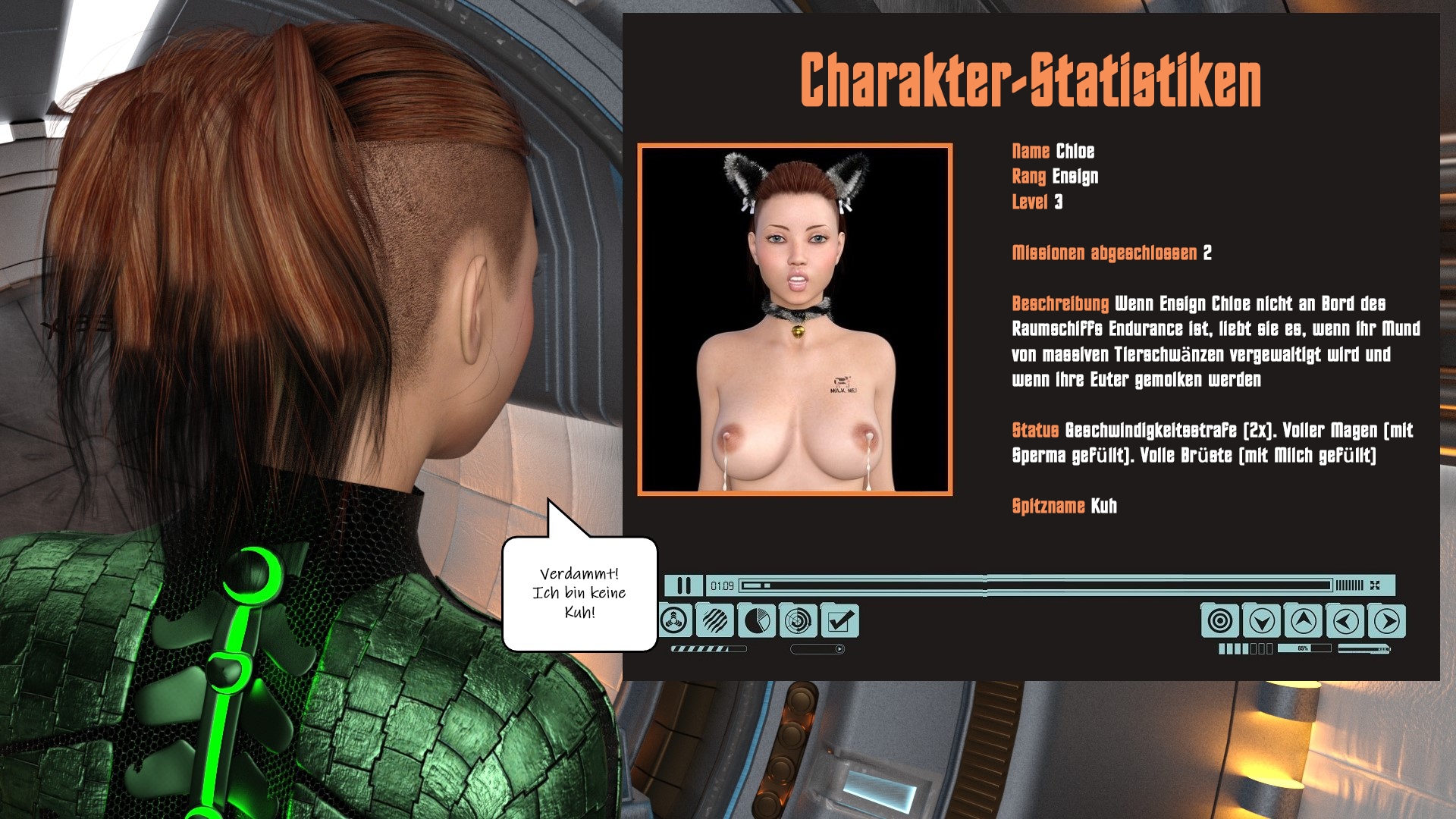Open the striped sphere icon folder
Screen dimensions: 1456x819
(714, 621)
